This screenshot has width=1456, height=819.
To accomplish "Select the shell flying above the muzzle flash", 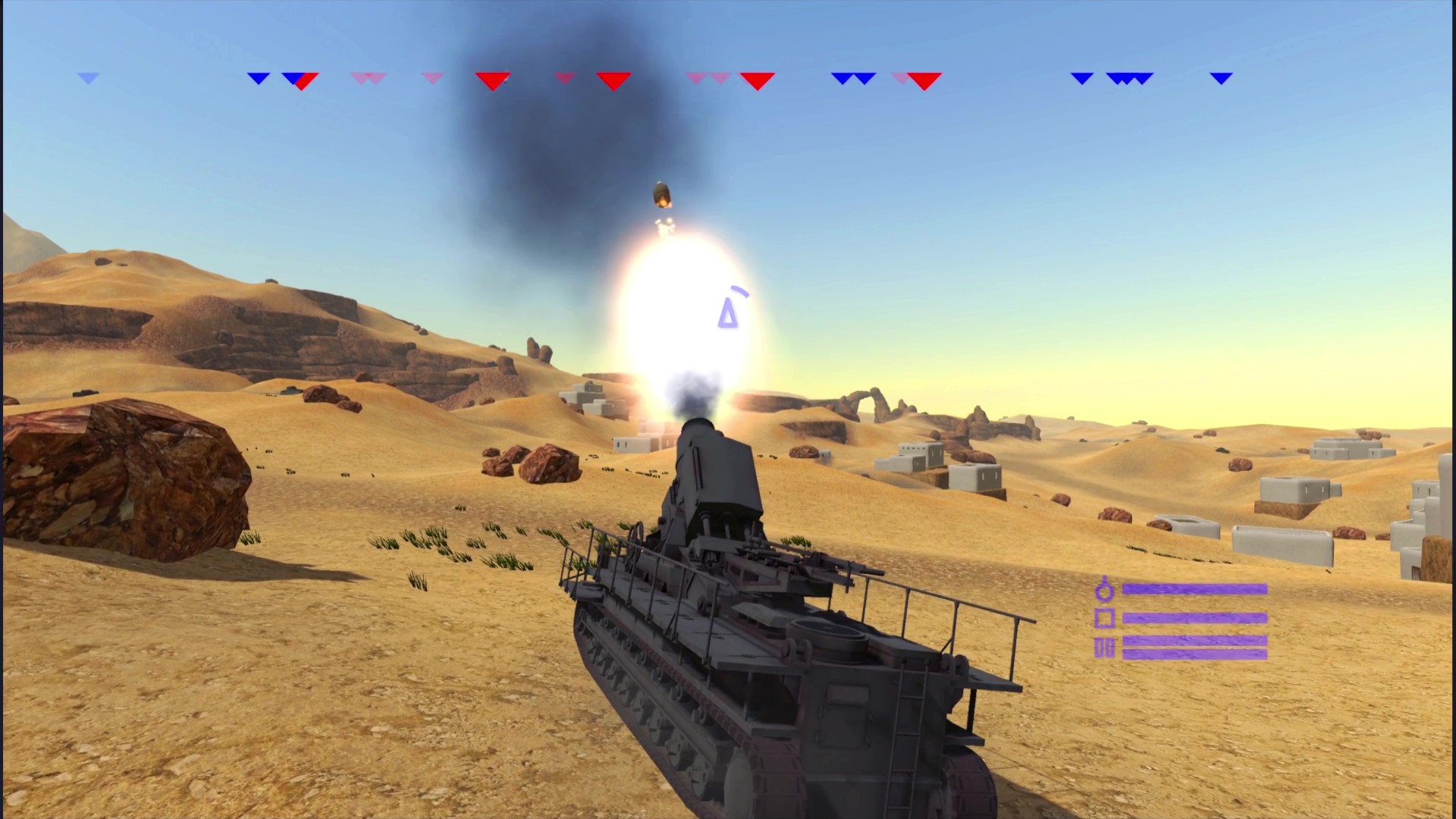I will (661, 196).
